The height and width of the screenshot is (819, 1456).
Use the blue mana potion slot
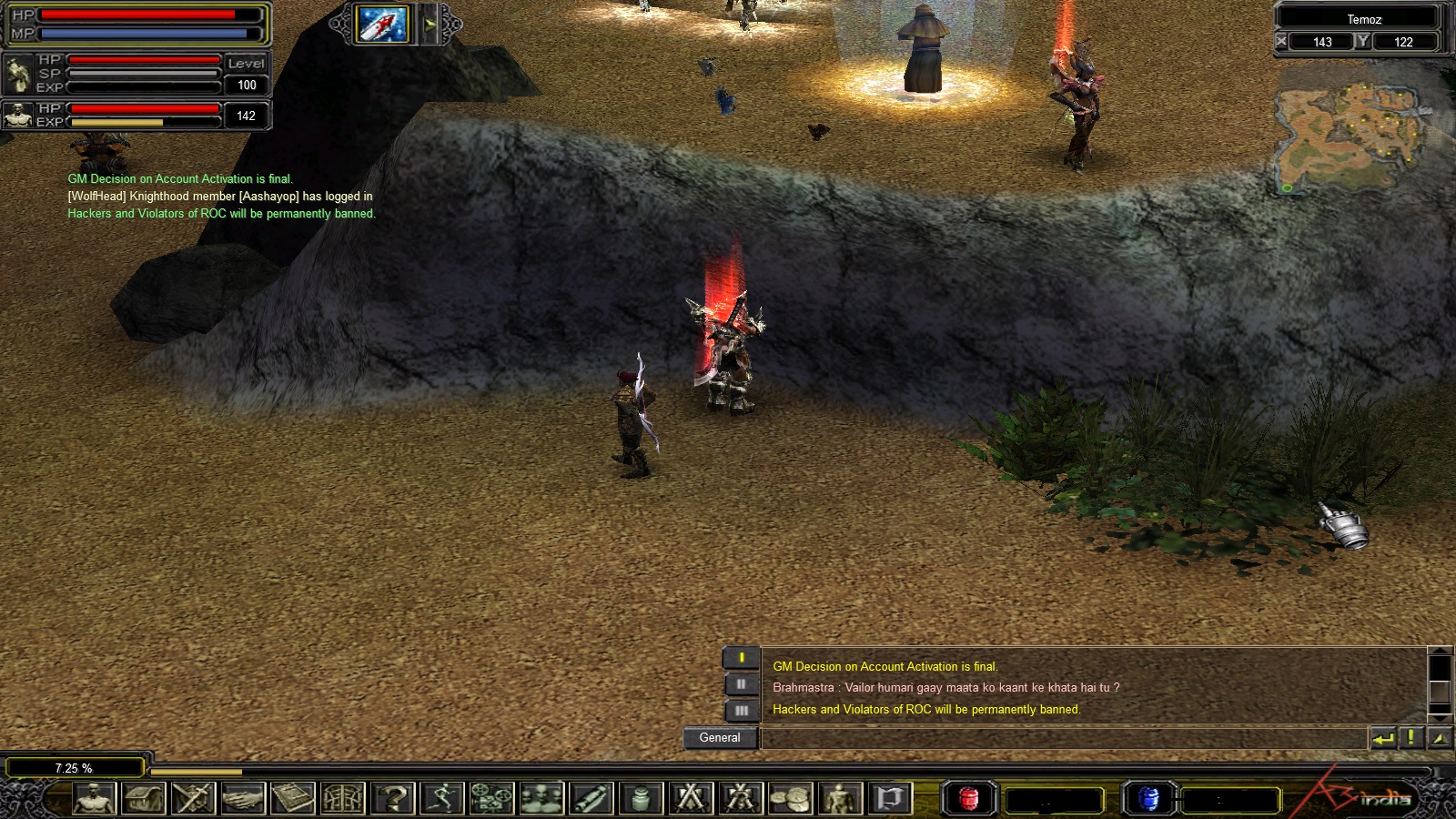(1148, 799)
